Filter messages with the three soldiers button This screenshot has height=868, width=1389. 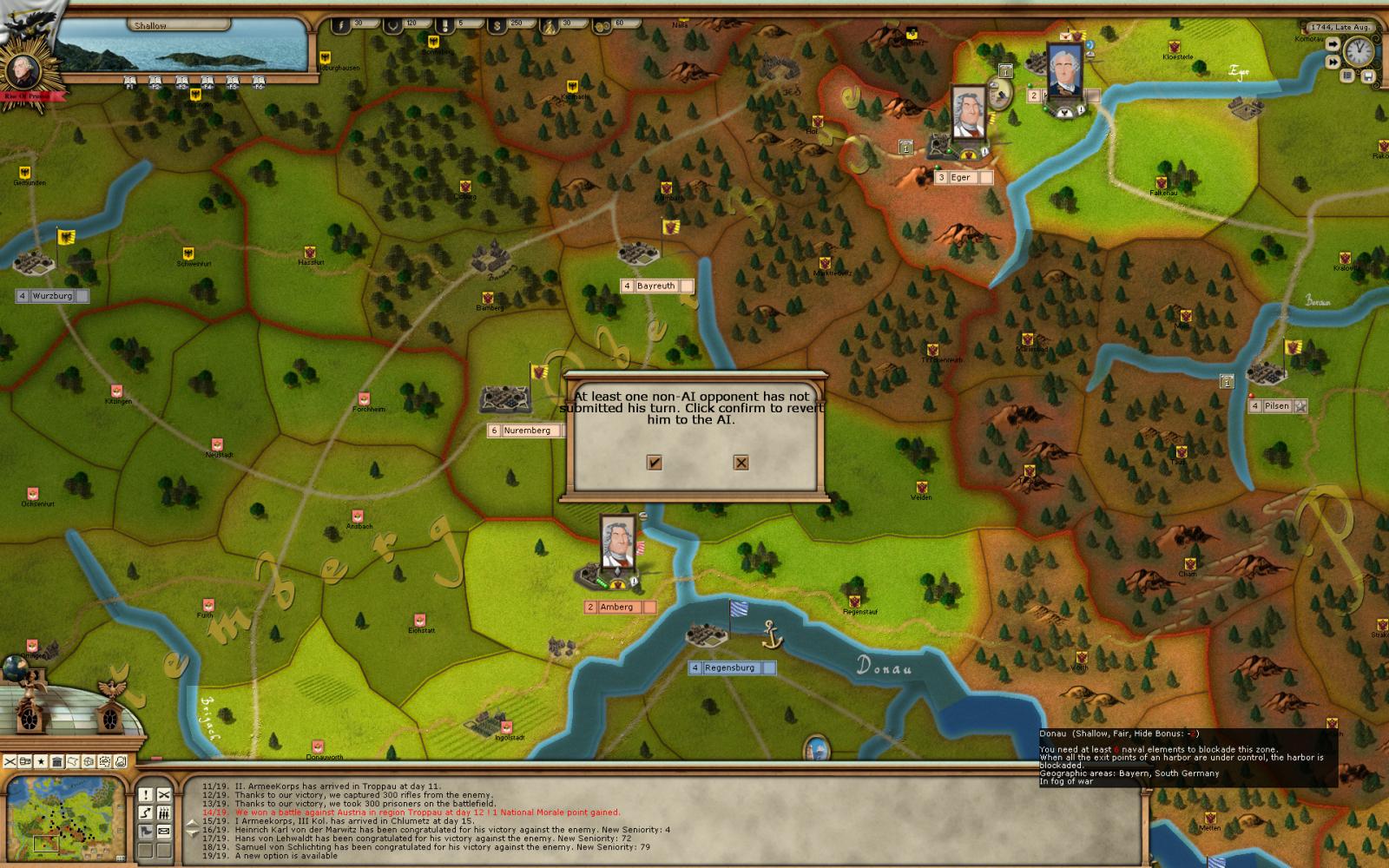[163, 813]
